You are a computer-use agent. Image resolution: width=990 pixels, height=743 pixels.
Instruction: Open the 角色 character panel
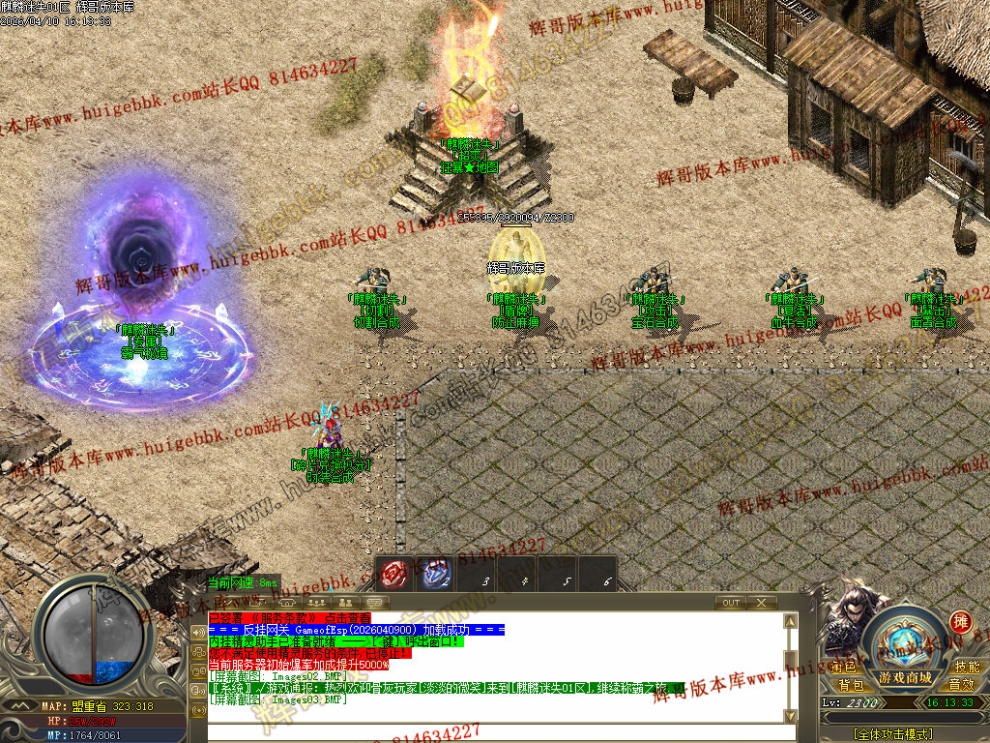point(845,666)
